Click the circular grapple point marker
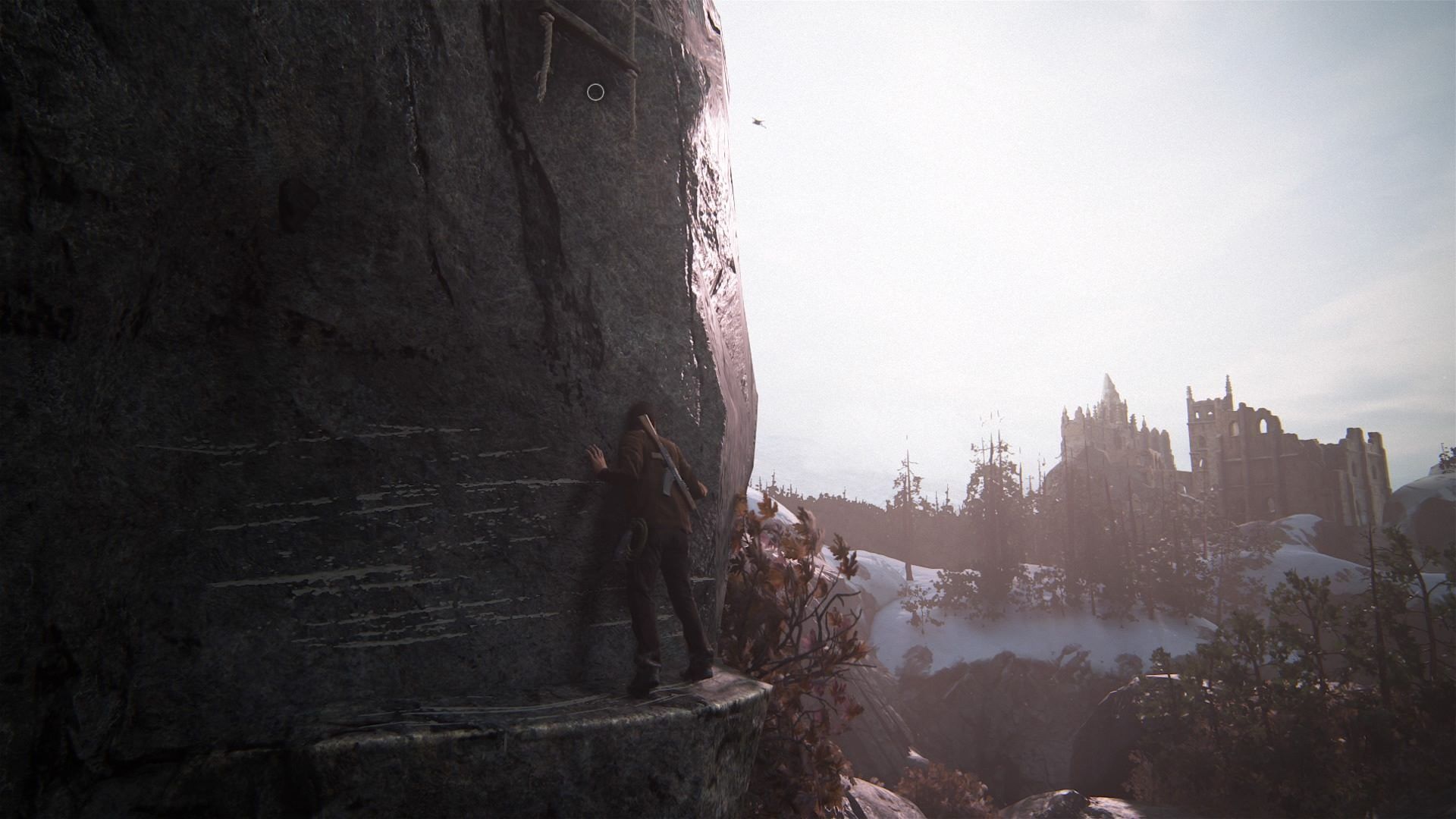This screenshot has height=819, width=1456. (x=595, y=93)
